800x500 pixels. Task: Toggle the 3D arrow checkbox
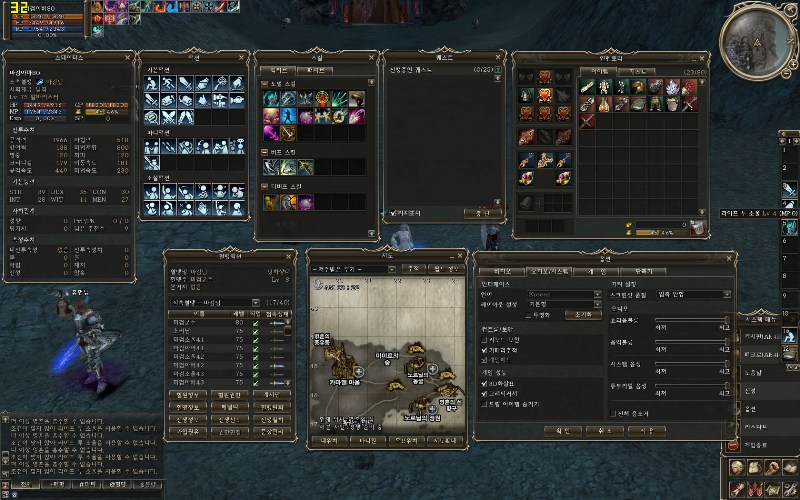[484, 383]
